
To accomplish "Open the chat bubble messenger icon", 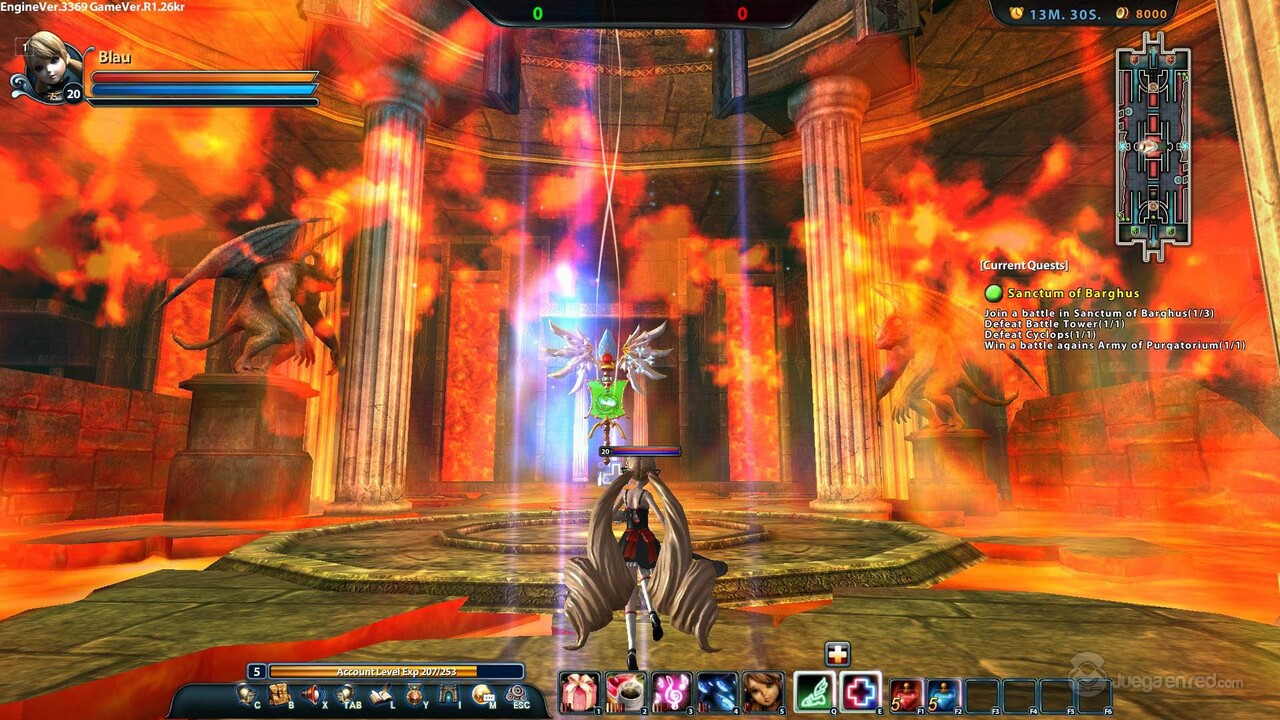I will click(x=483, y=694).
